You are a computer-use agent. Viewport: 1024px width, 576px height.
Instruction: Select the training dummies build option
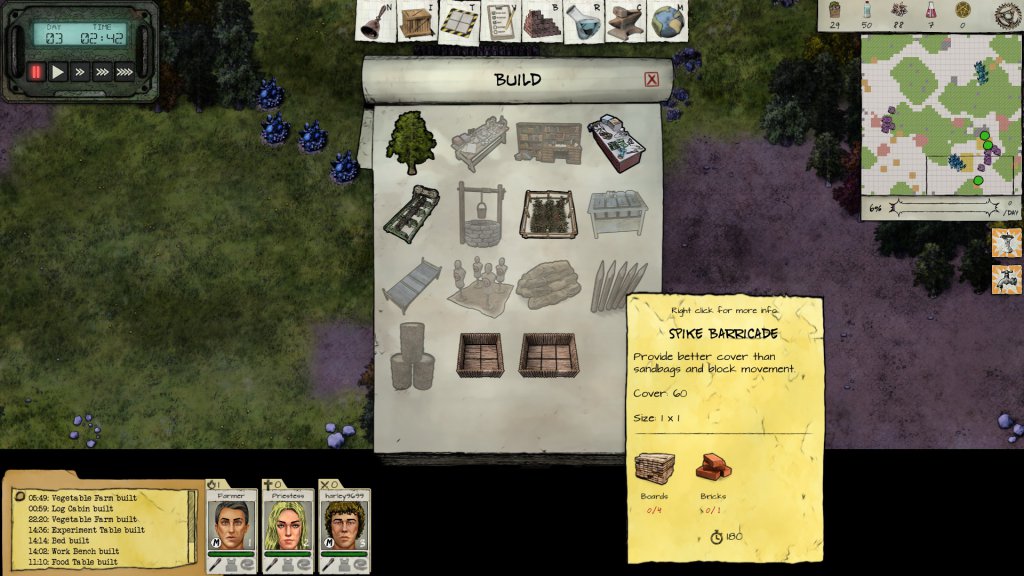pyautogui.click(x=480, y=285)
